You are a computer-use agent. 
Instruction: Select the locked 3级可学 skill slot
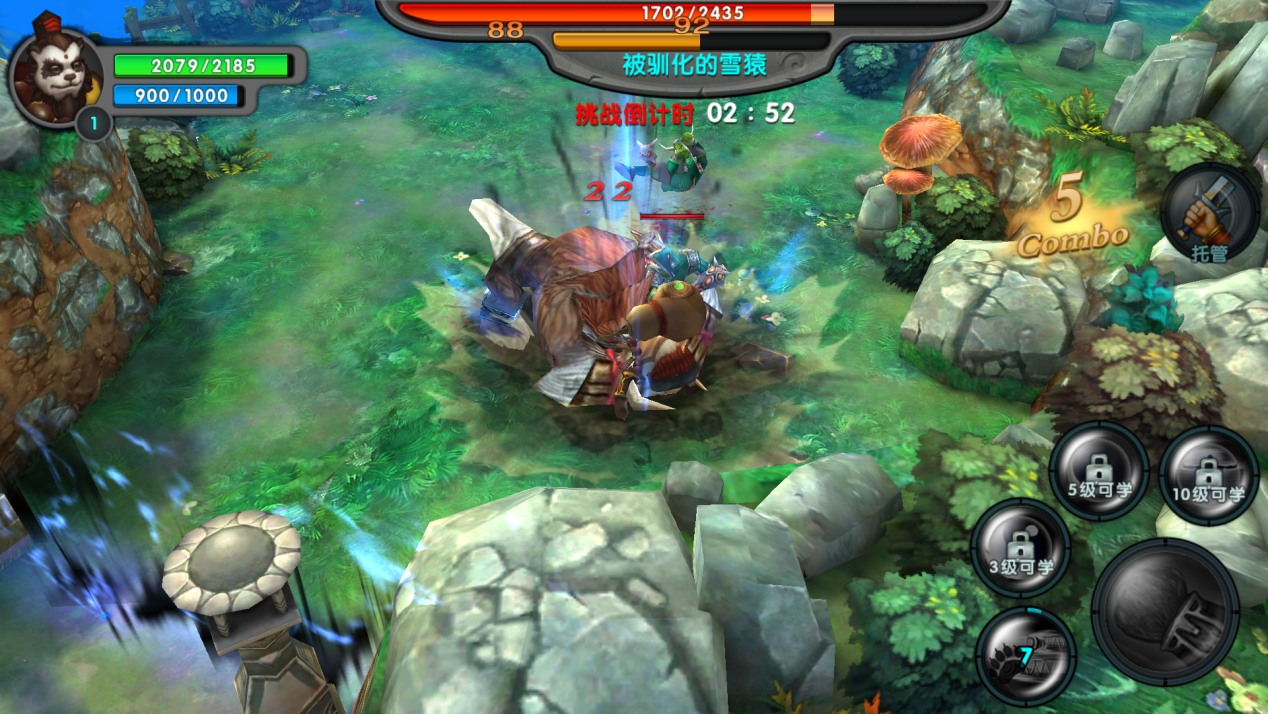coord(1021,548)
